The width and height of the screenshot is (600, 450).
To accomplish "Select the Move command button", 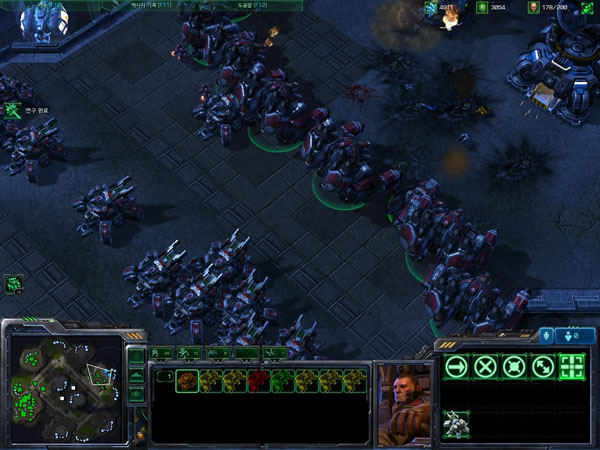I will [x=456, y=366].
